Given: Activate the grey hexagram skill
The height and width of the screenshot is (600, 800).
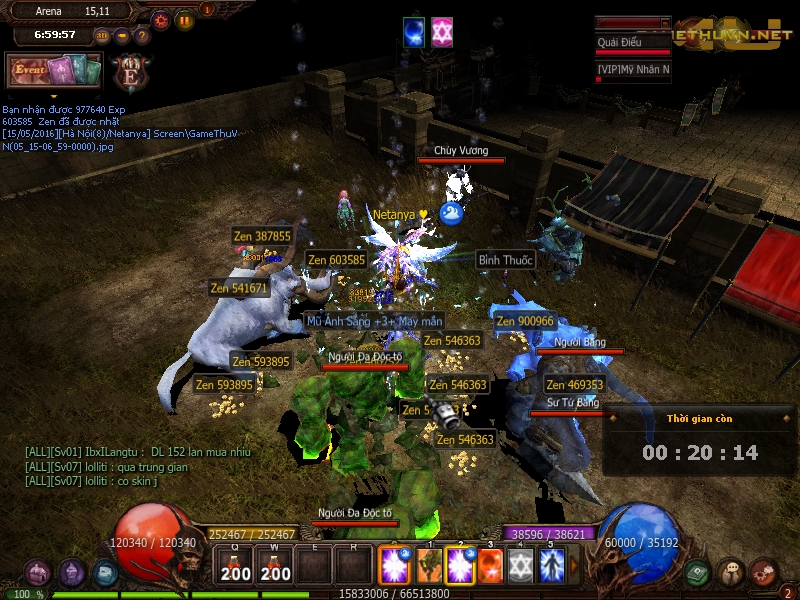Looking at the screenshot, I should [520, 565].
